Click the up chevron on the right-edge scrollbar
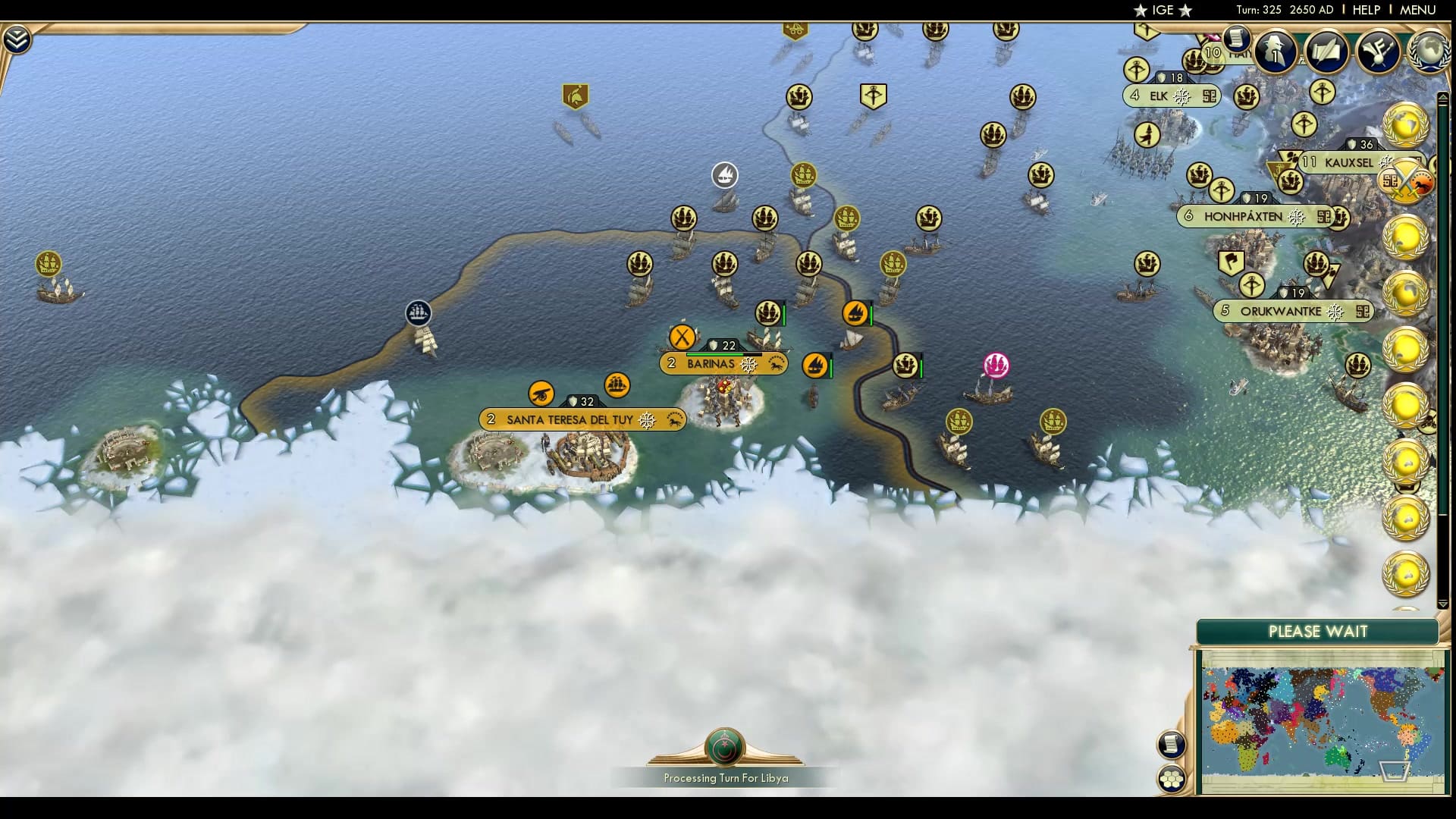The height and width of the screenshot is (819, 1456). coord(1444,97)
